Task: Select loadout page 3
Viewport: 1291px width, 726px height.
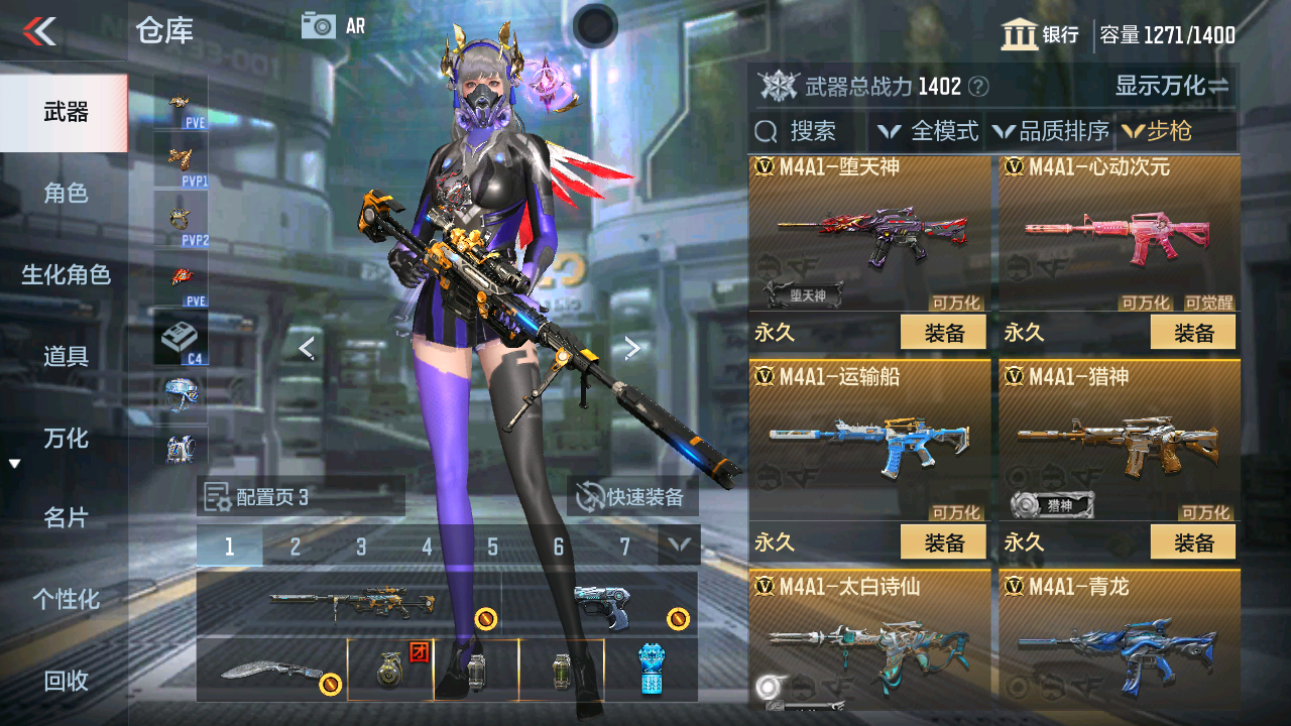Action: pos(361,546)
